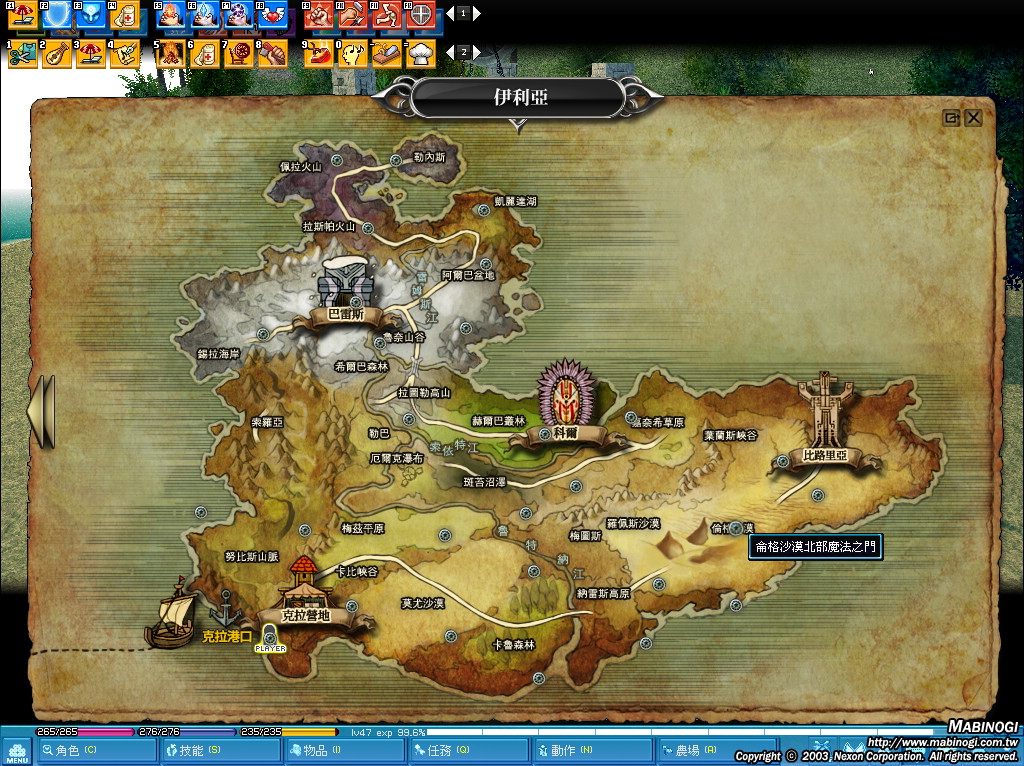
Task: Activate the lute instrument skill slot
Action: point(57,53)
